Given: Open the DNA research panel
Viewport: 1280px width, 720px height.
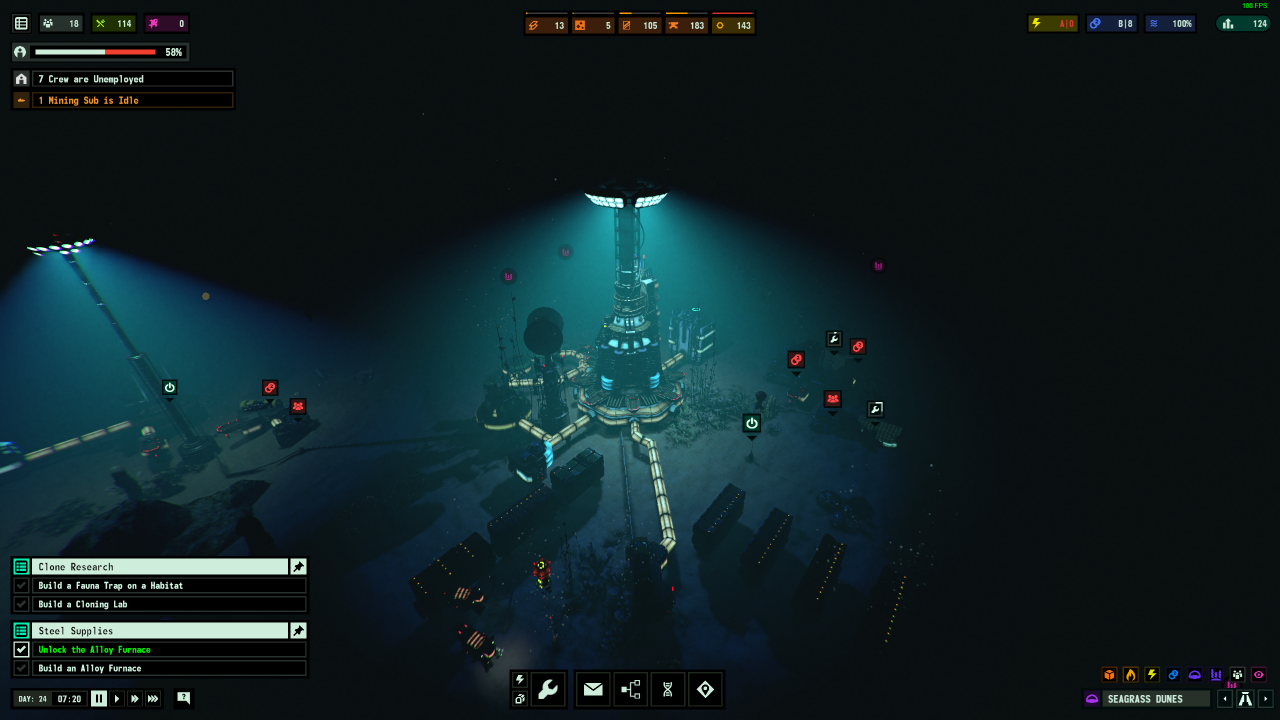Looking at the screenshot, I should coord(668,689).
